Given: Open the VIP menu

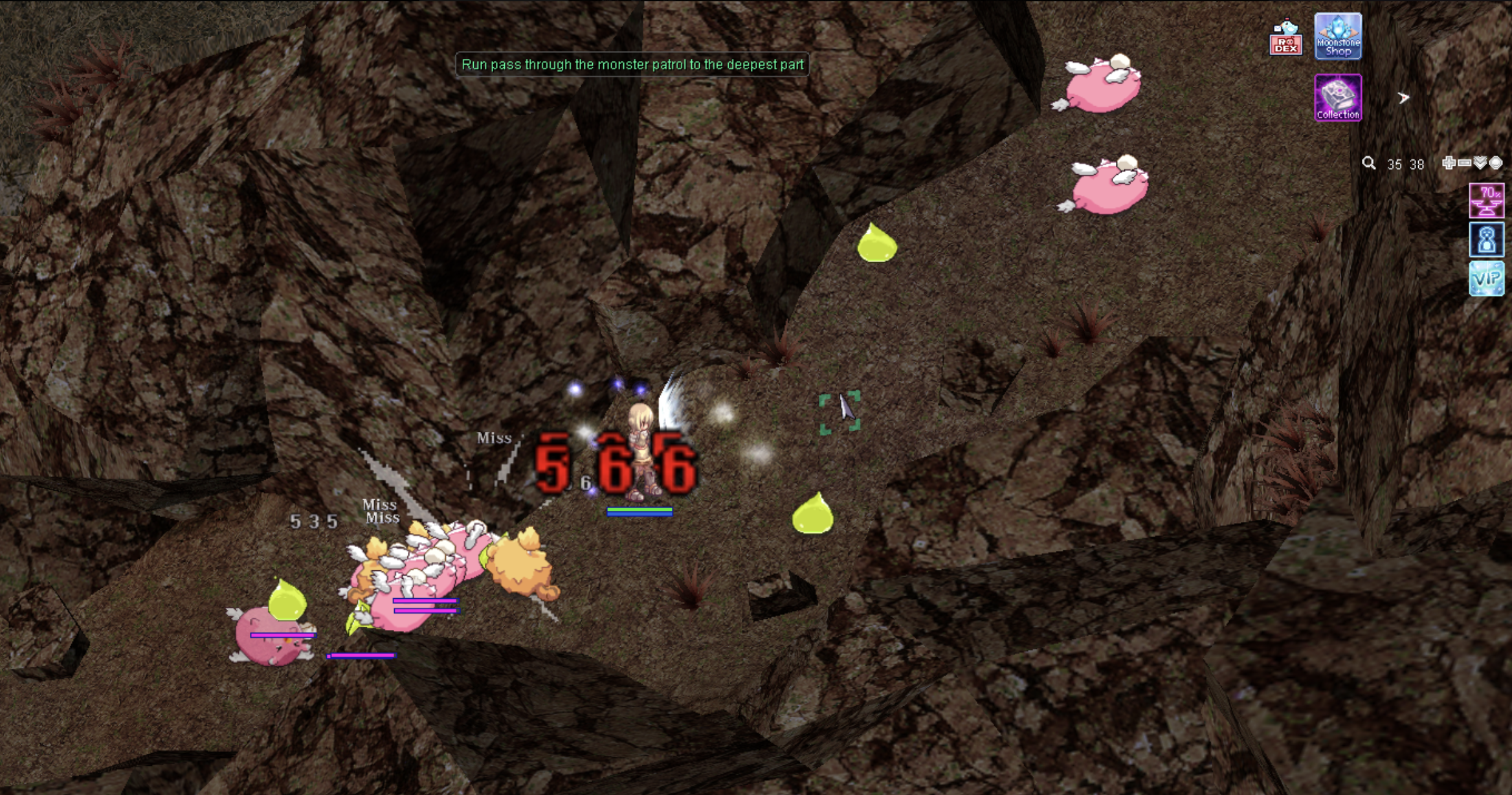Looking at the screenshot, I should [1486, 279].
